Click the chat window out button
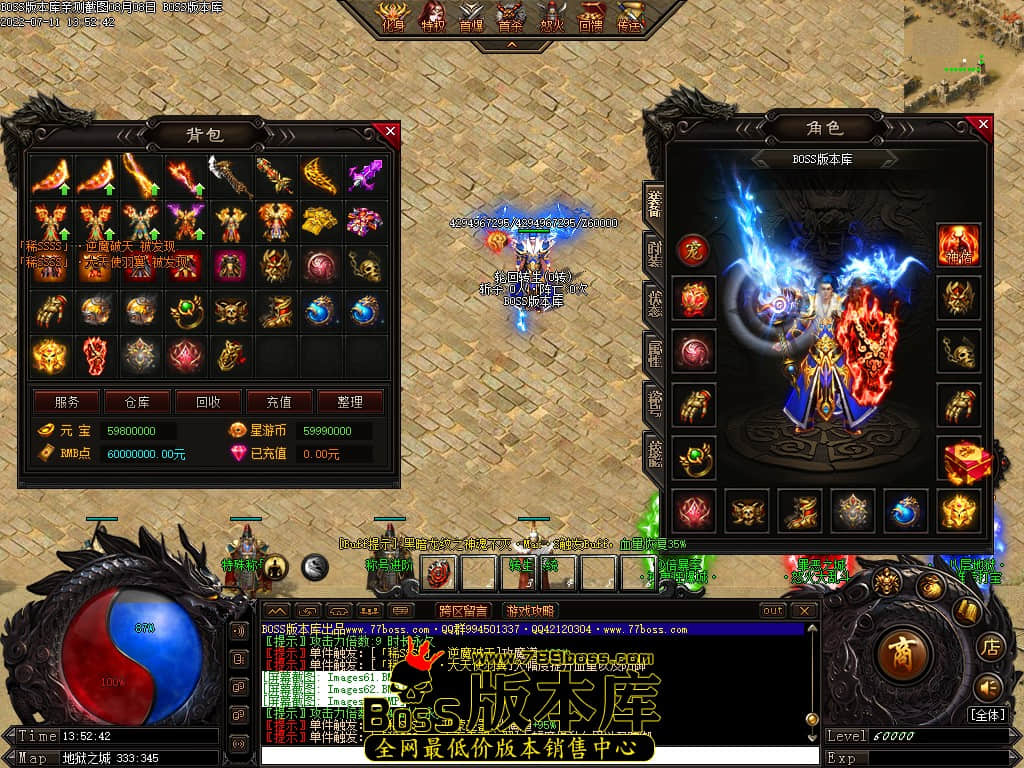 (773, 610)
